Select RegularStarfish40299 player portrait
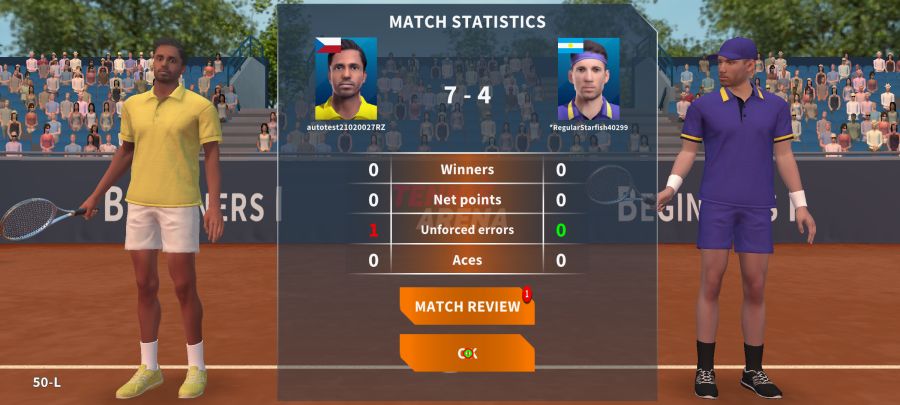 point(588,79)
